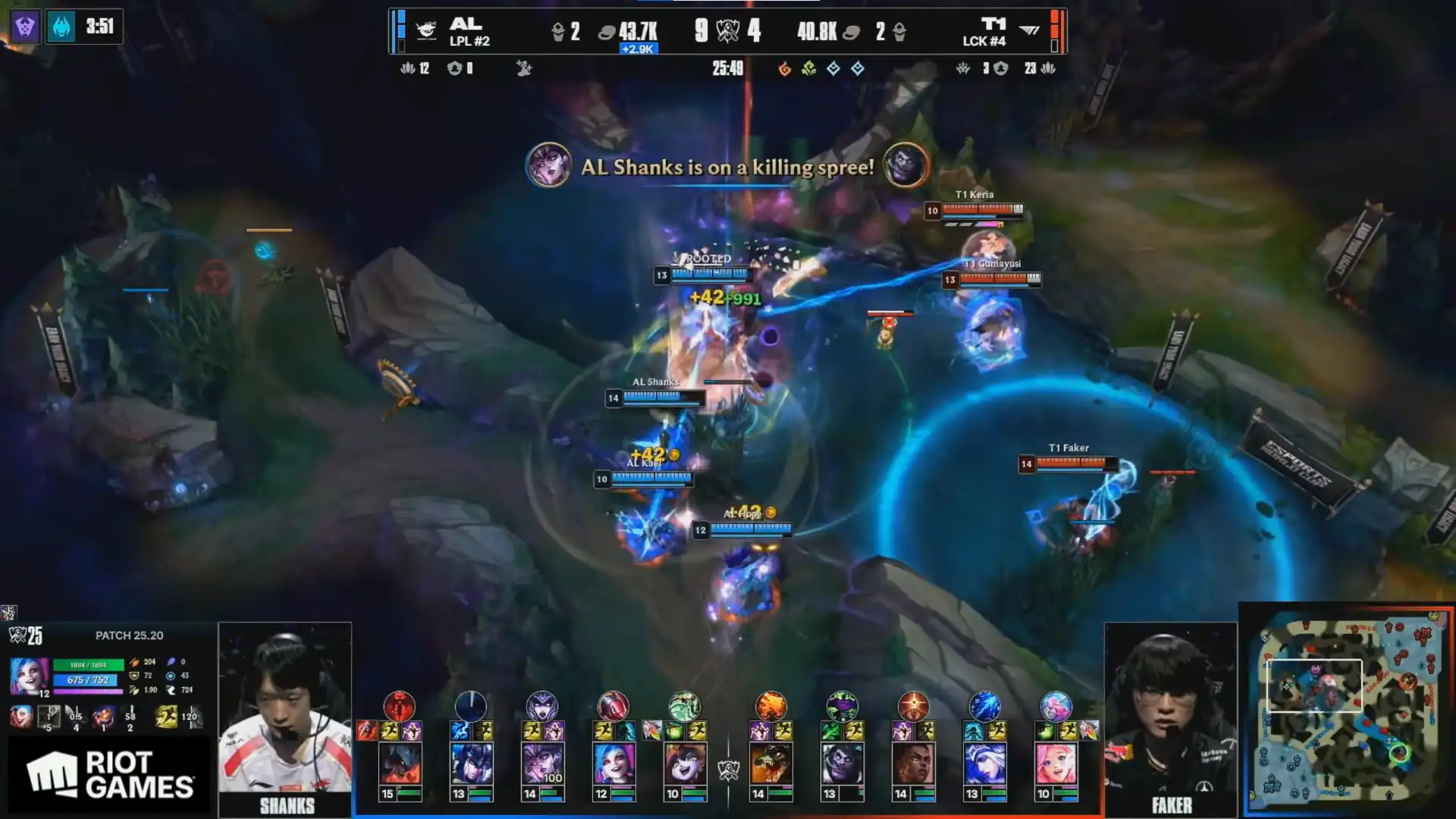Screen dimensions: 1456x819
Task: Open the SHANKS player camera
Action: coord(285,717)
